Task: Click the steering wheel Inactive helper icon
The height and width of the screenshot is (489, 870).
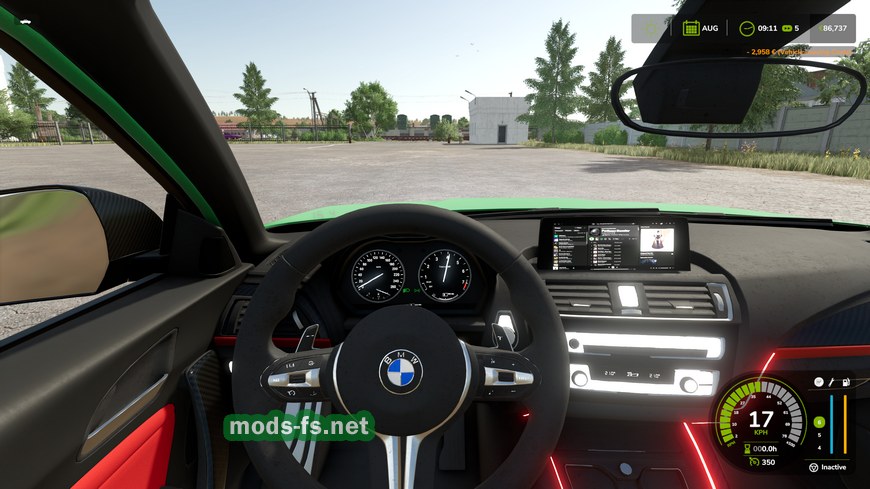Action: tap(813, 467)
